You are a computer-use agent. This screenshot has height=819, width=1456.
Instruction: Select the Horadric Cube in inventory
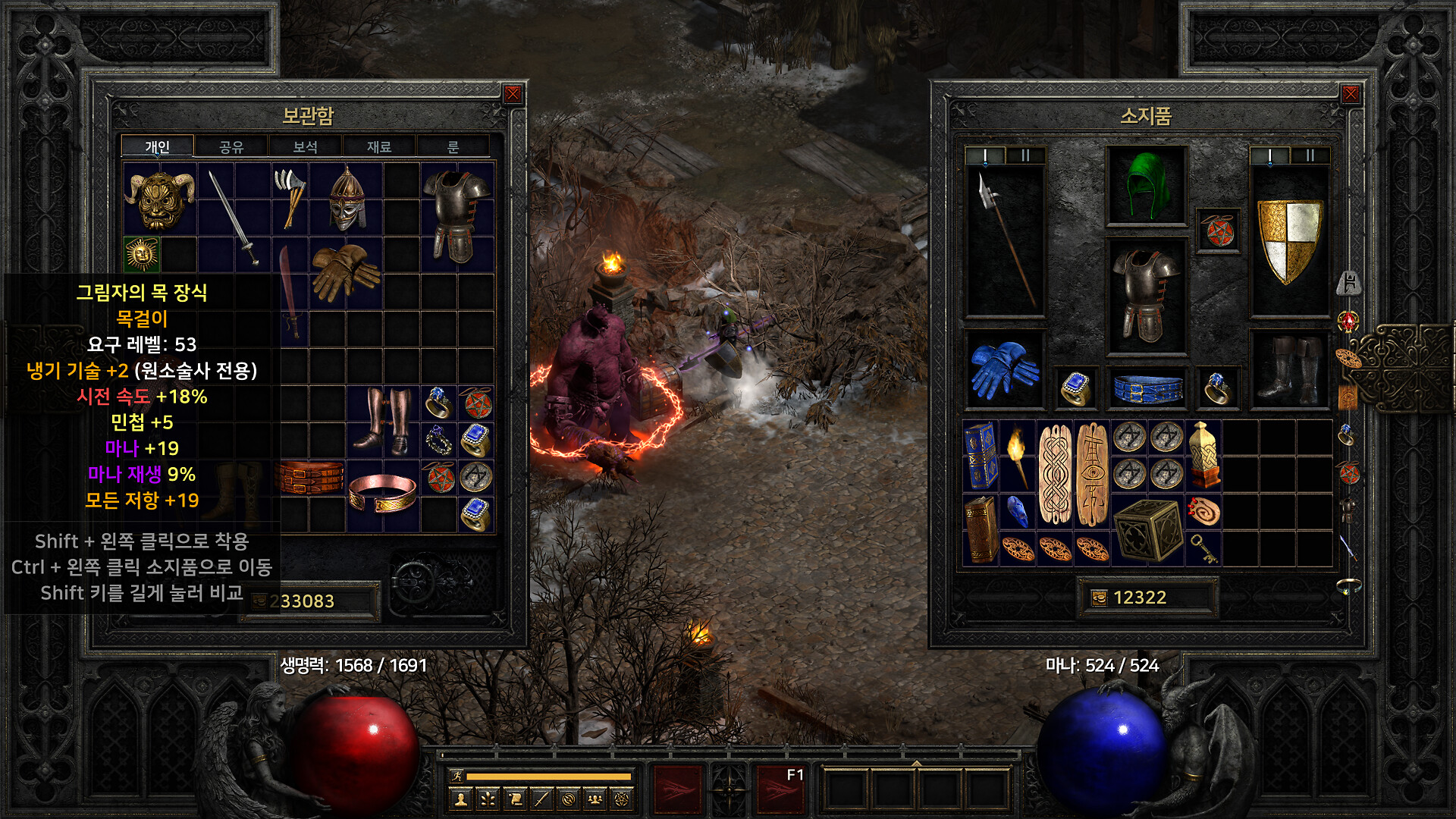(1147, 529)
